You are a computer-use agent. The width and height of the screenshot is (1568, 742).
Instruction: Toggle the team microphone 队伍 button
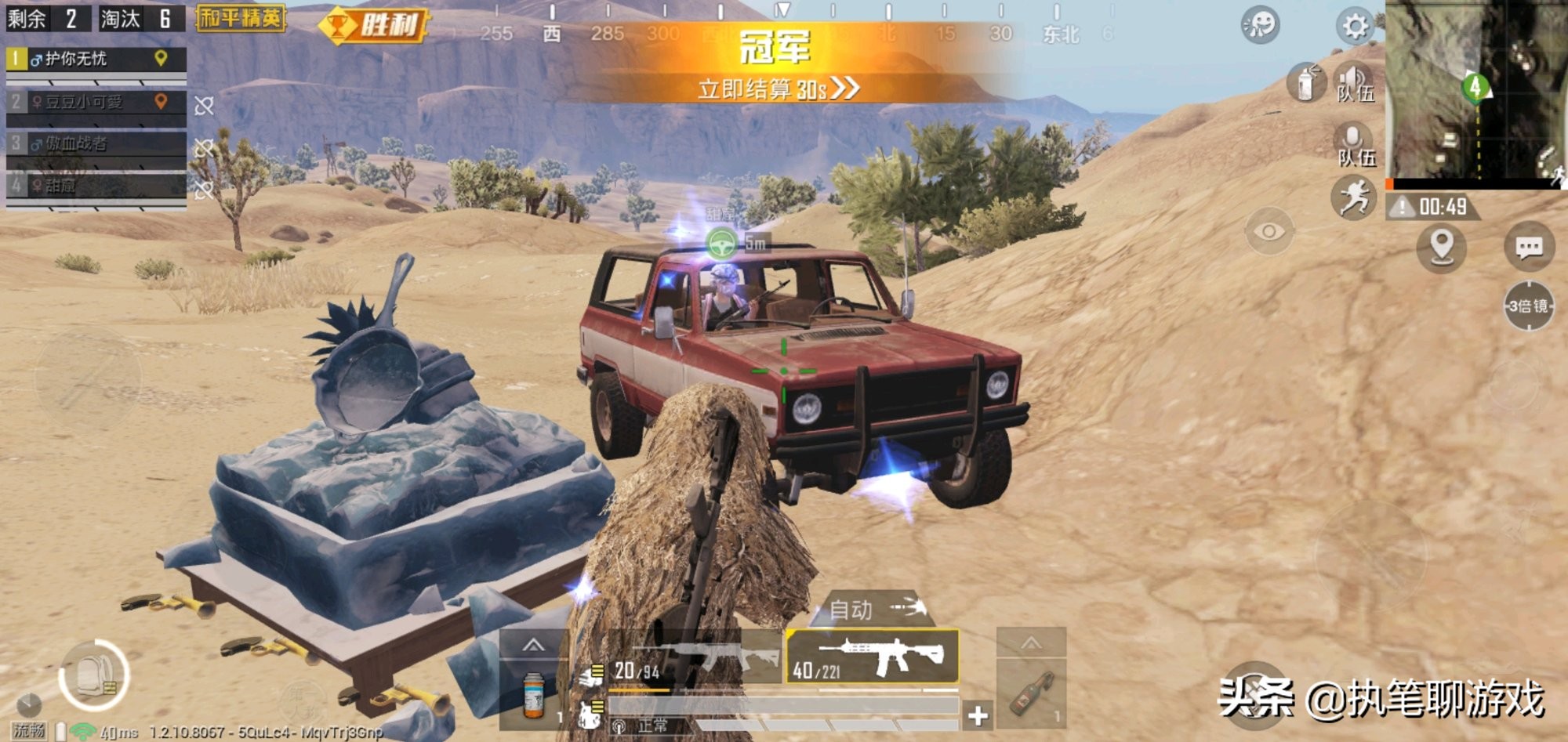(1355, 145)
